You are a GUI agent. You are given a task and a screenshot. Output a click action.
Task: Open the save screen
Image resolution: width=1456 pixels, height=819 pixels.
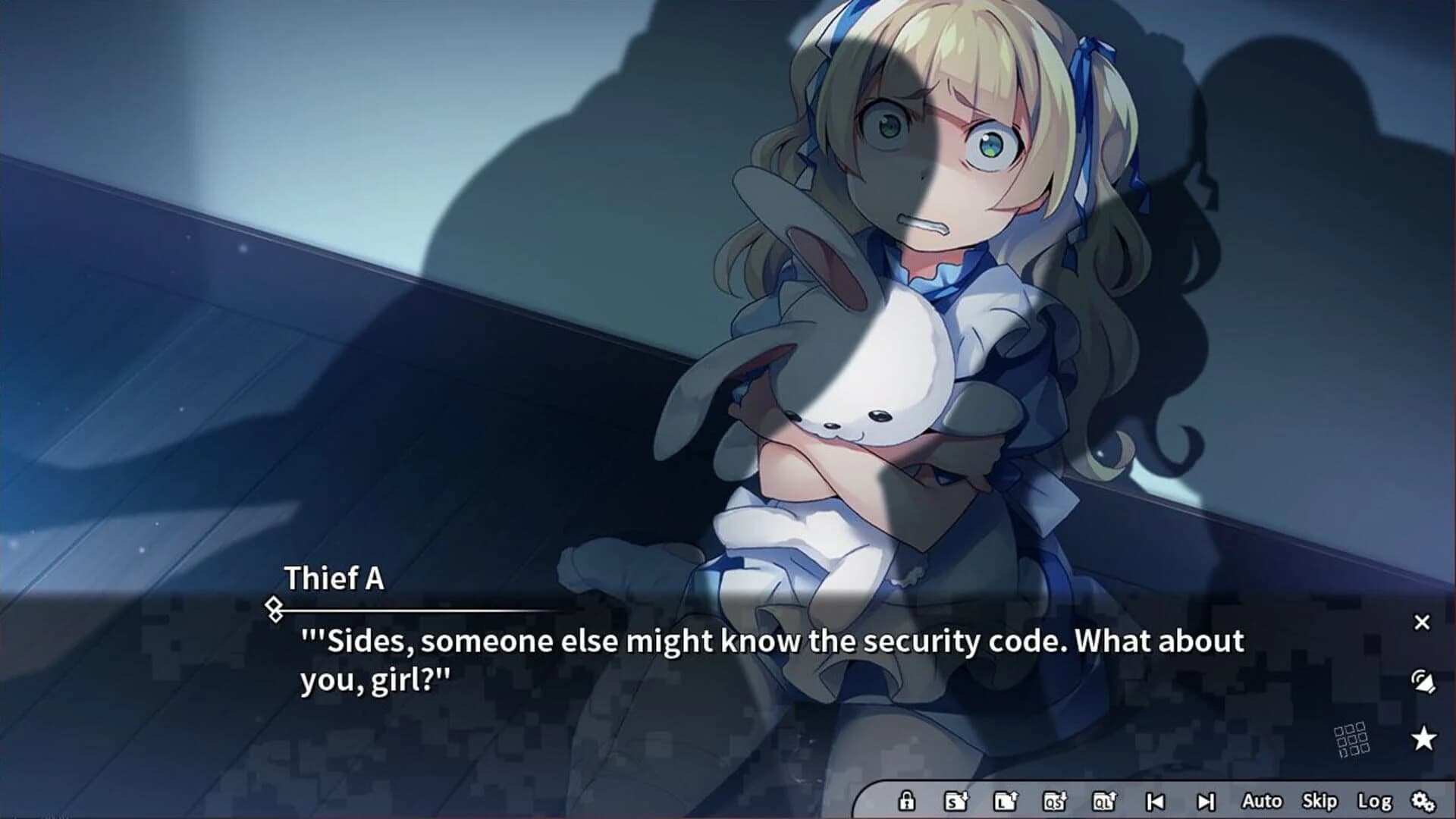pyautogui.click(x=956, y=800)
